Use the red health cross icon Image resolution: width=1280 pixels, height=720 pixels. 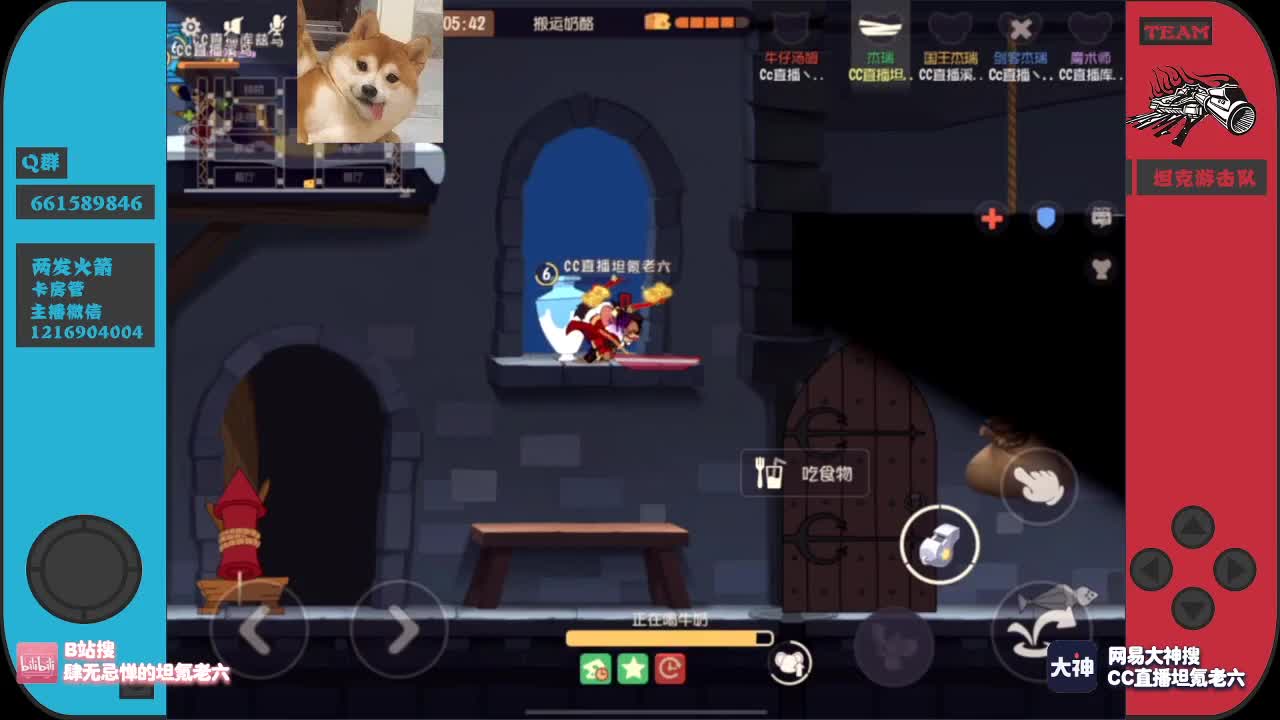coord(991,219)
